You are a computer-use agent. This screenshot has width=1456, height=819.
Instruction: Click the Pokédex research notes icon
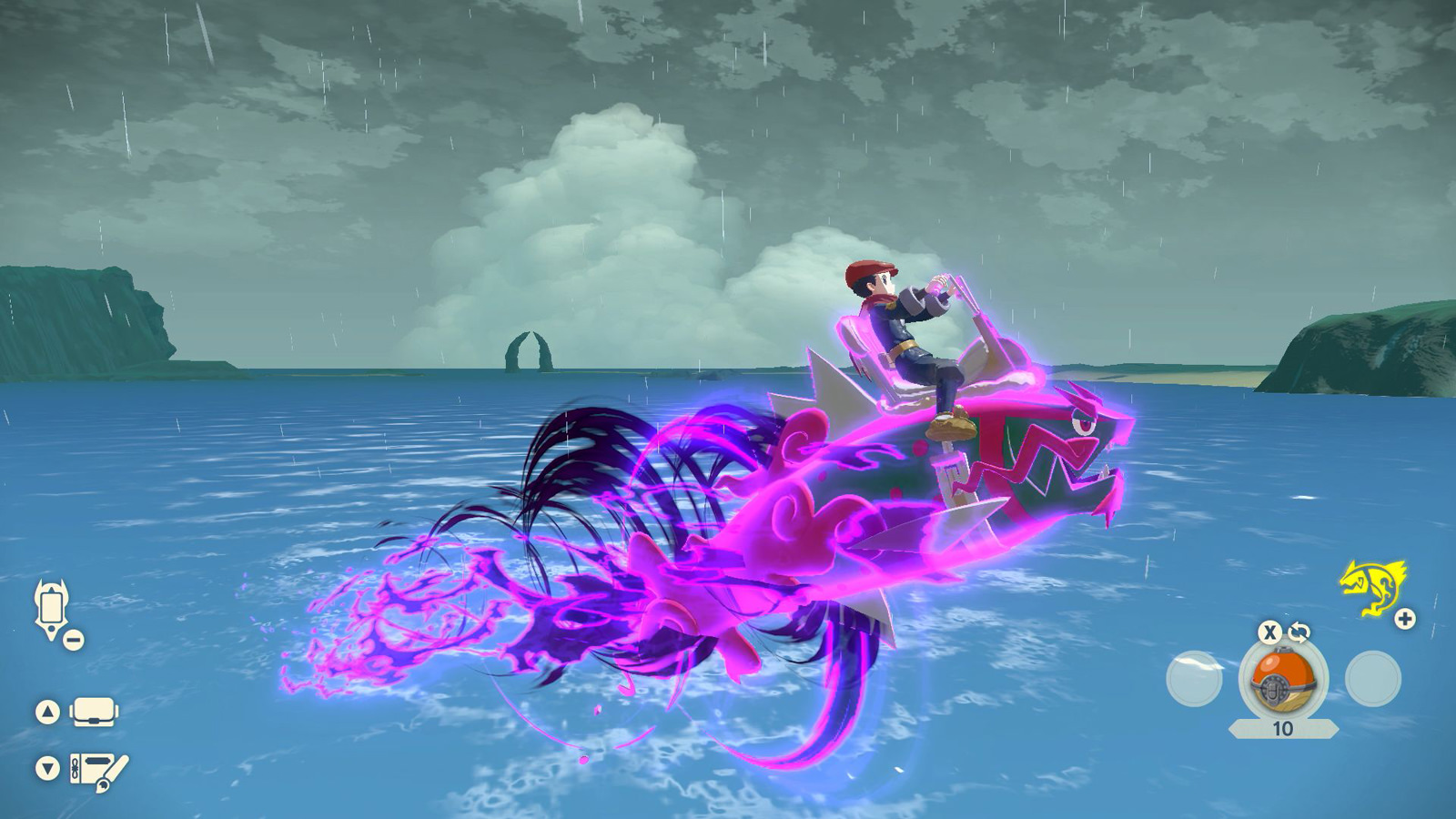click(x=96, y=769)
